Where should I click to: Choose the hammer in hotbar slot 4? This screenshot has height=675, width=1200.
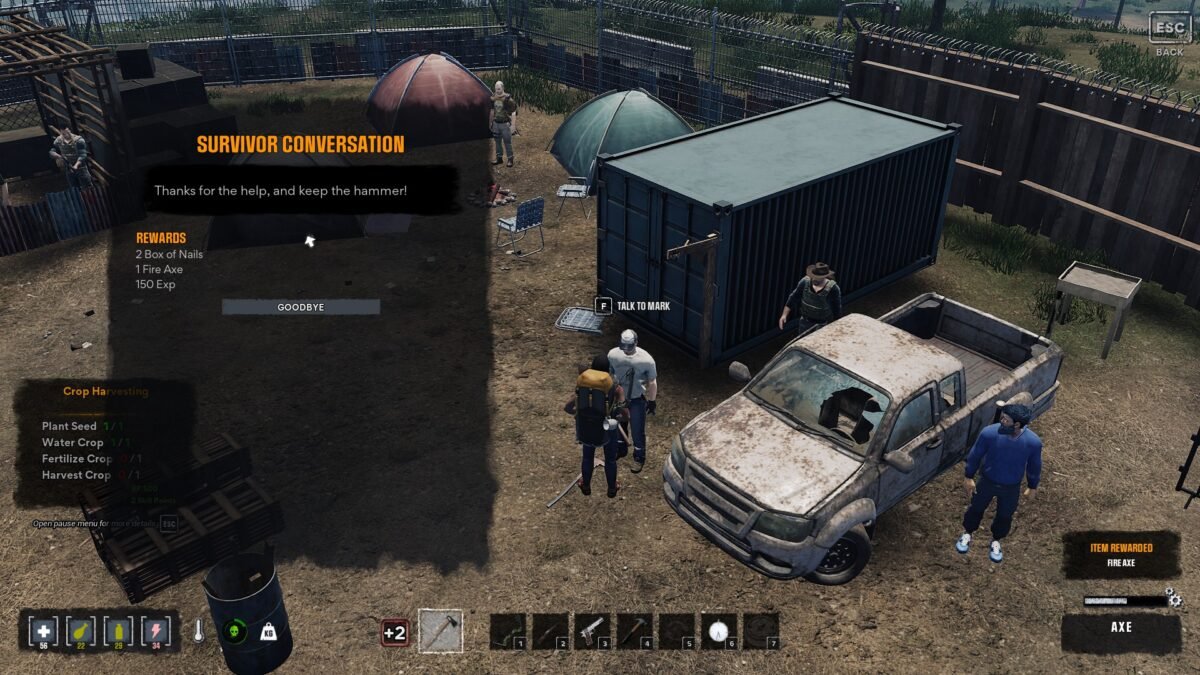pyautogui.click(x=635, y=631)
